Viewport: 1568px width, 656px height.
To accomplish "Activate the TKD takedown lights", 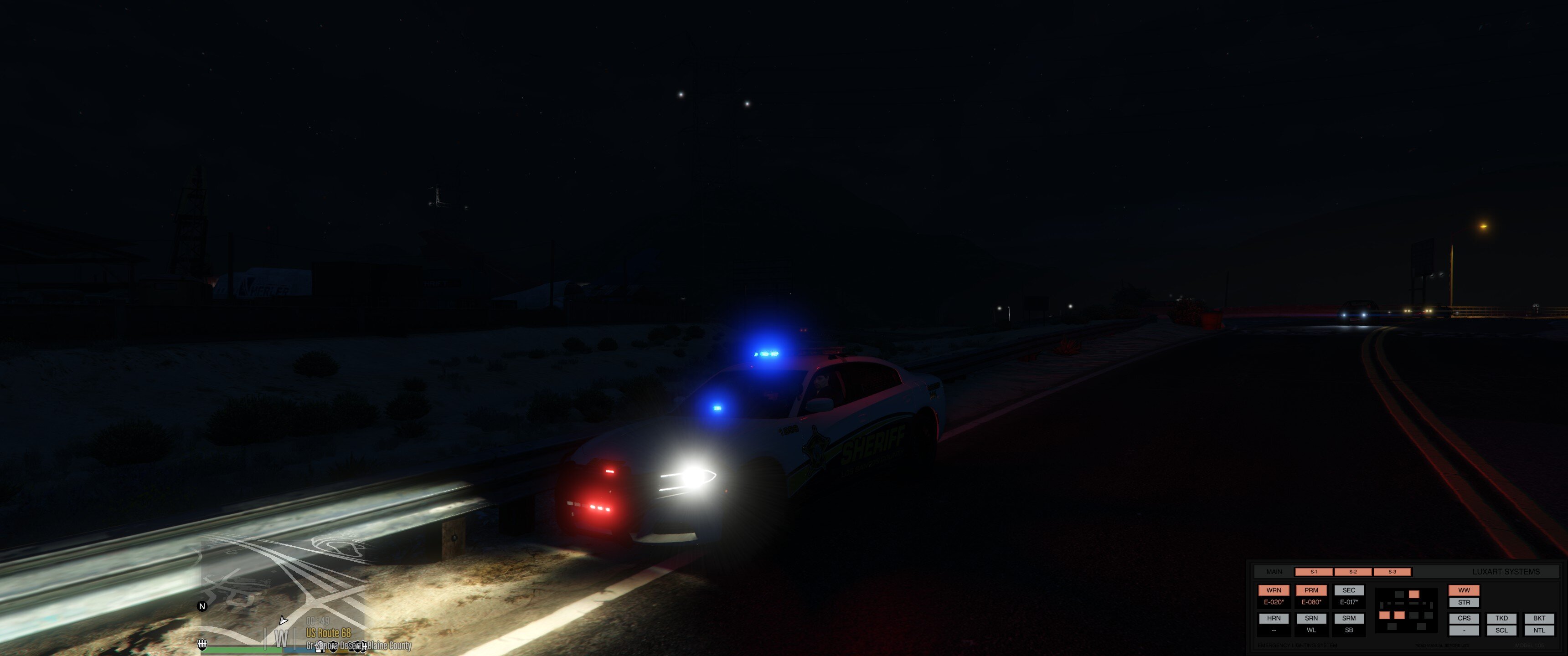I will (x=1501, y=618).
